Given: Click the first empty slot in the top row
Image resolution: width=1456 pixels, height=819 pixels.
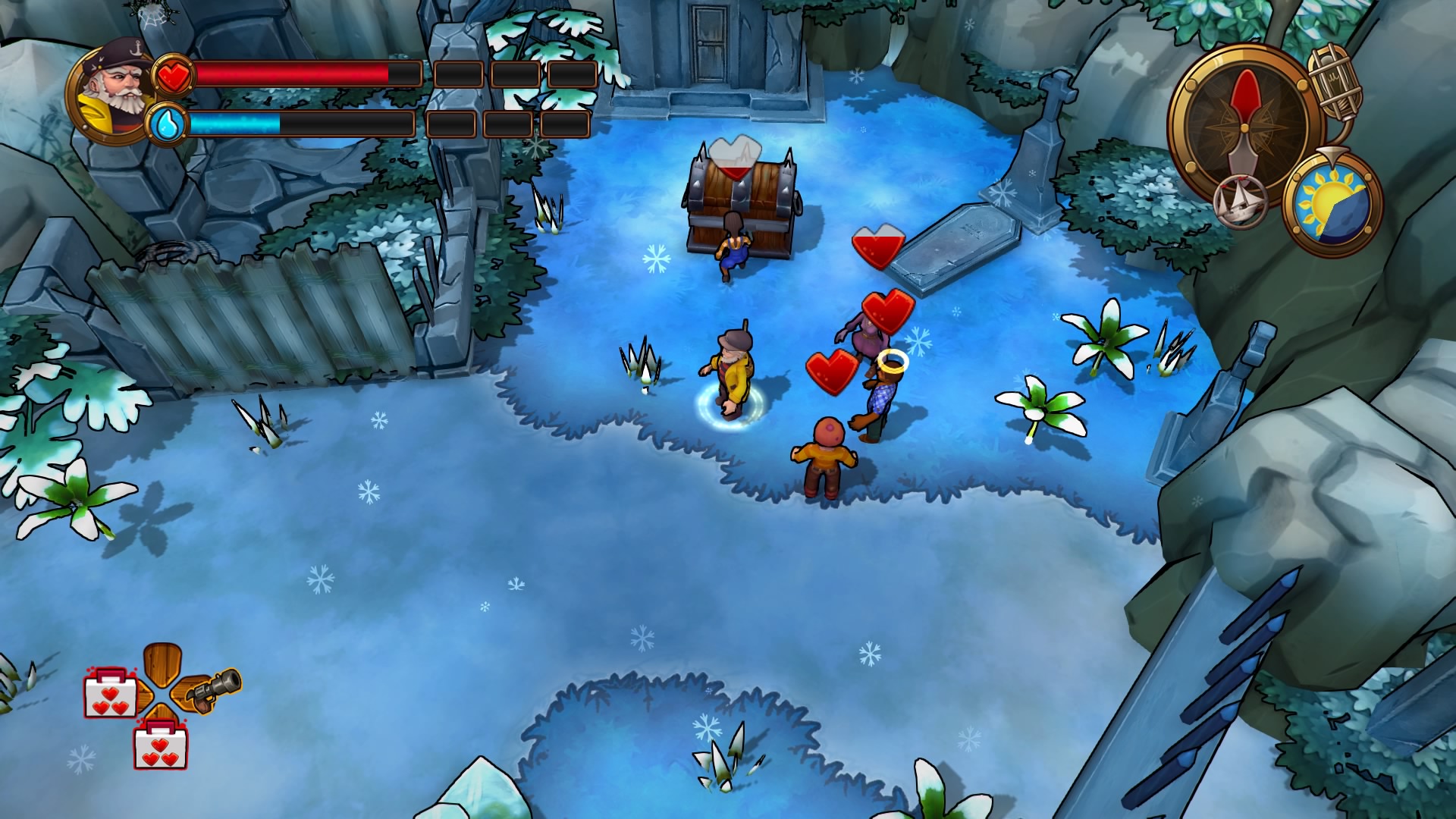Looking at the screenshot, I should pyautogui.click(x=457, y=74).
